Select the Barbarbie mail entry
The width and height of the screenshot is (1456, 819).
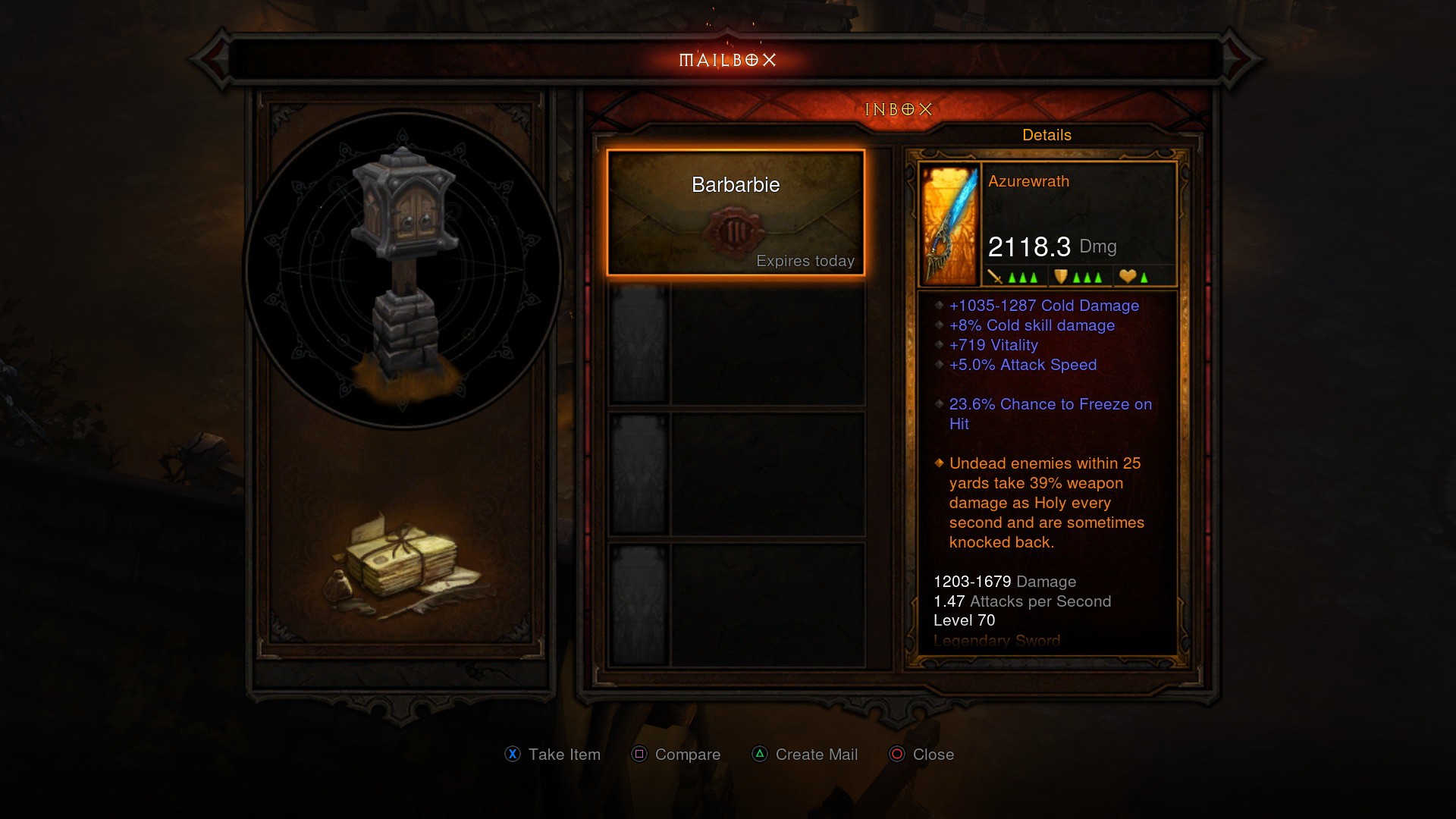click(x=736, y=212)
